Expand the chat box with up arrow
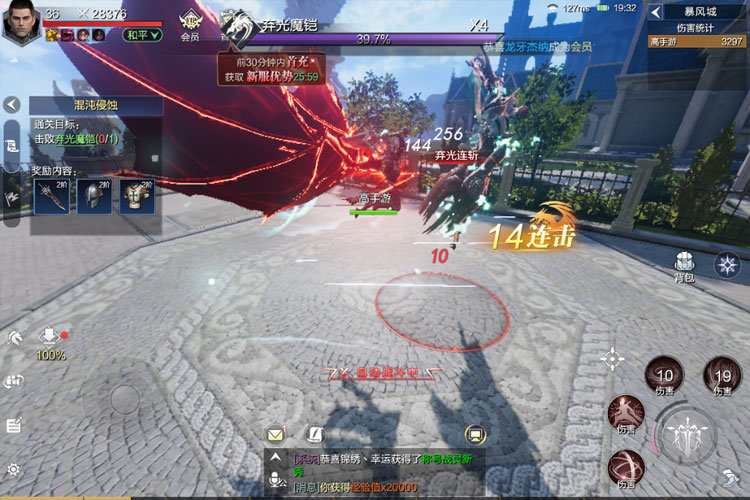Image resolution: width=750 pixels, height=500 pixels. 275,459
